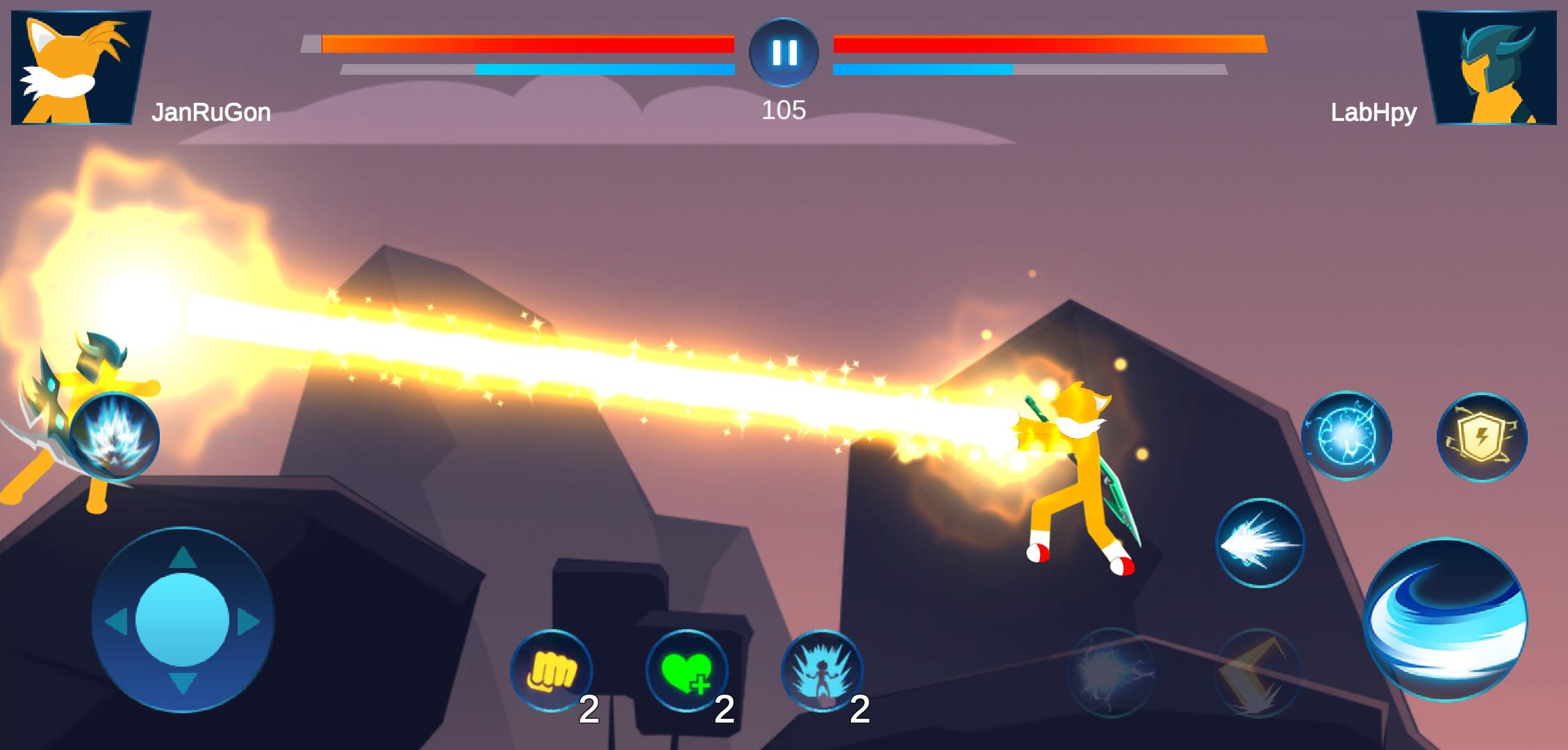Activate the blue energy sphere skill
This screenshot has height=750, width=1568.
pyautogui.click(x=1346, y=436)
